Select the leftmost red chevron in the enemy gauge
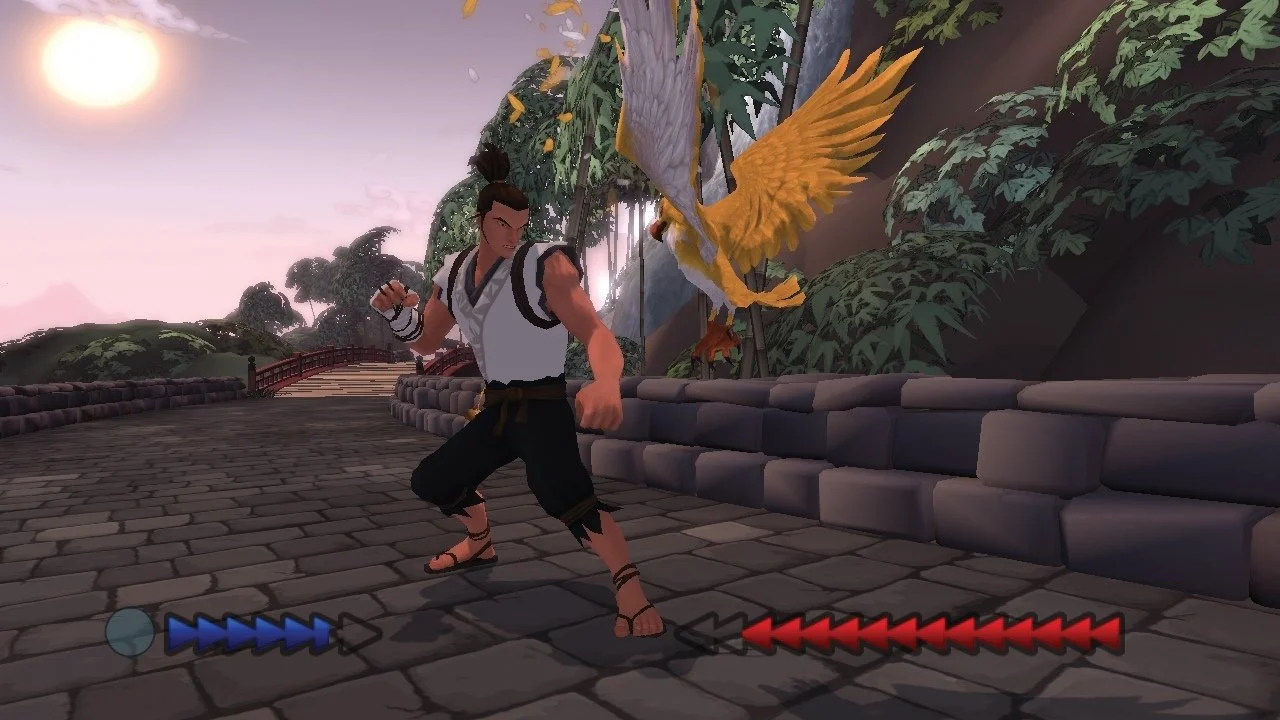 (758, 632)
